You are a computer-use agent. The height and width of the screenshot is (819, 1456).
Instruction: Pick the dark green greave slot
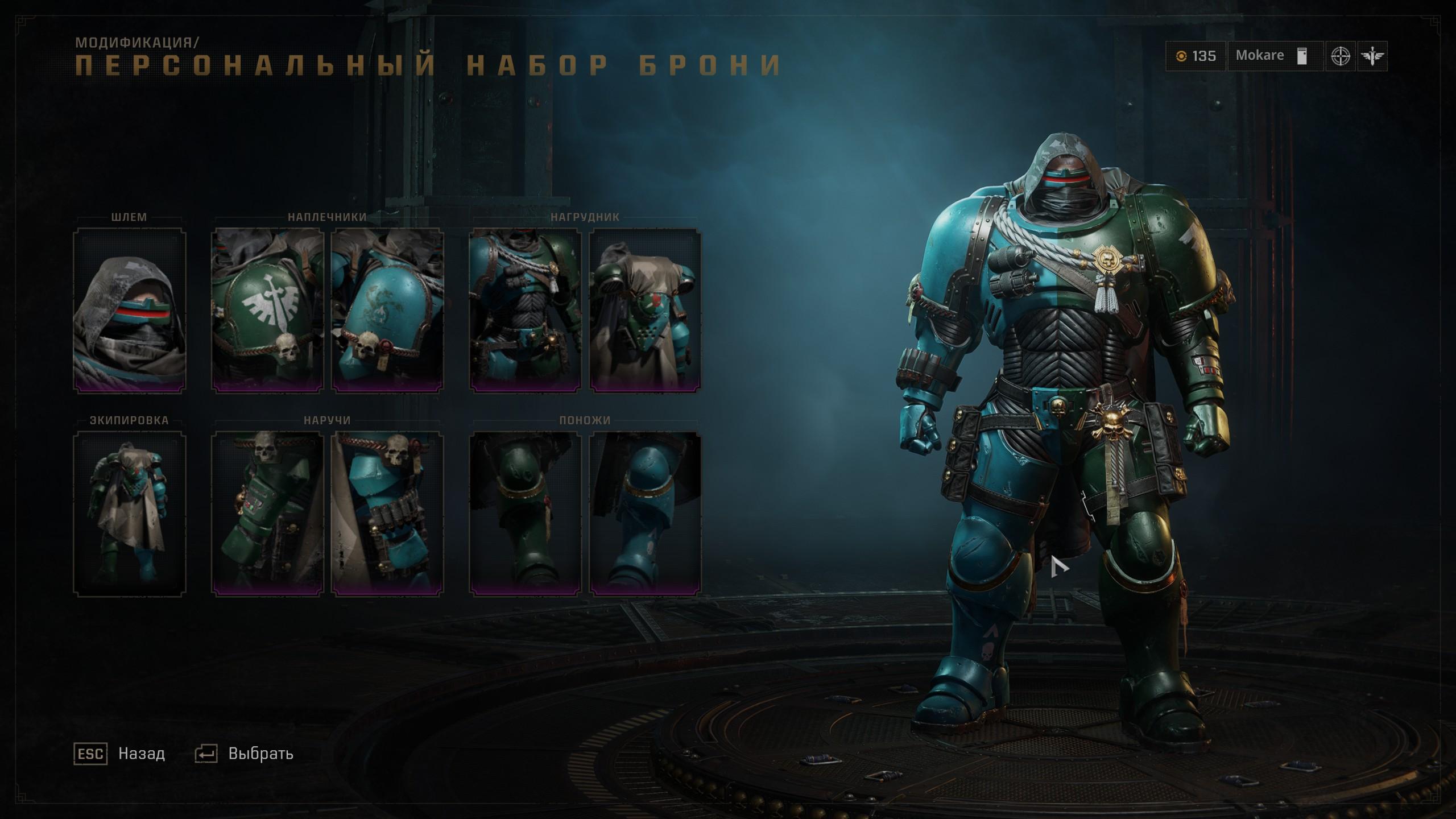pos(525,513)
